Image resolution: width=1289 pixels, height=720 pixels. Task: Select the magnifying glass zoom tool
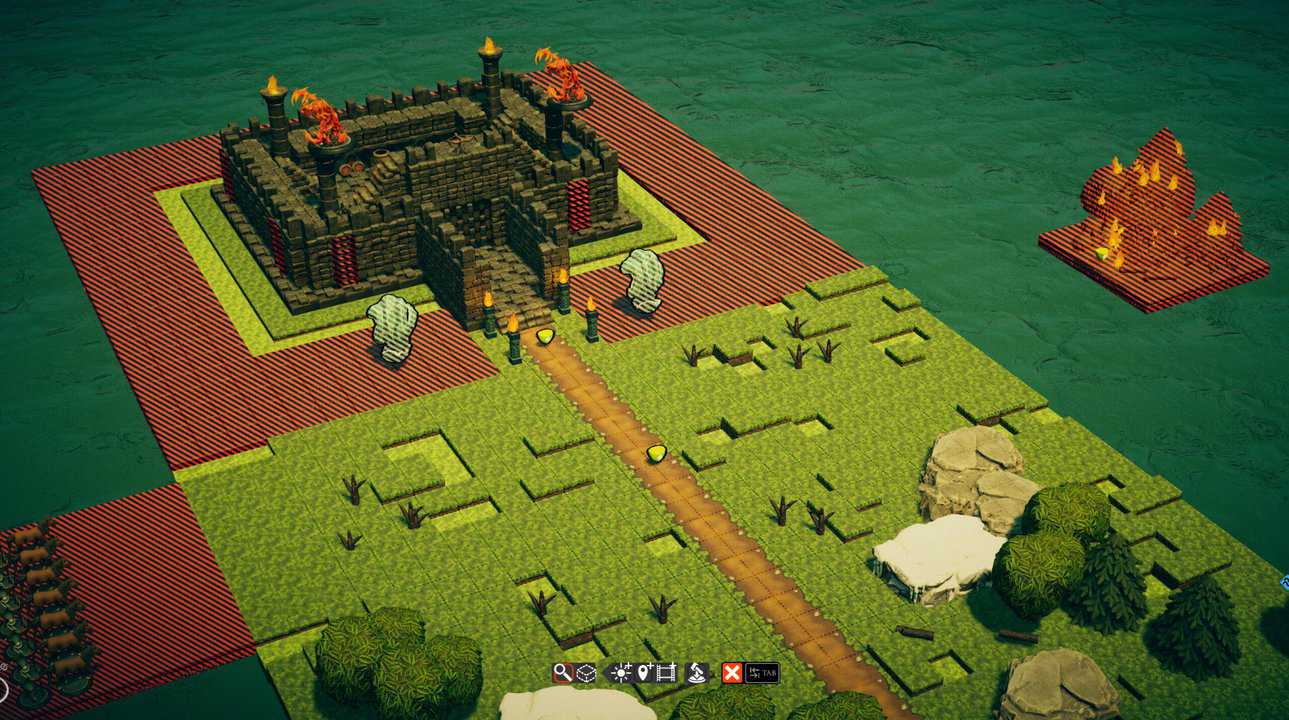[562, 672]
